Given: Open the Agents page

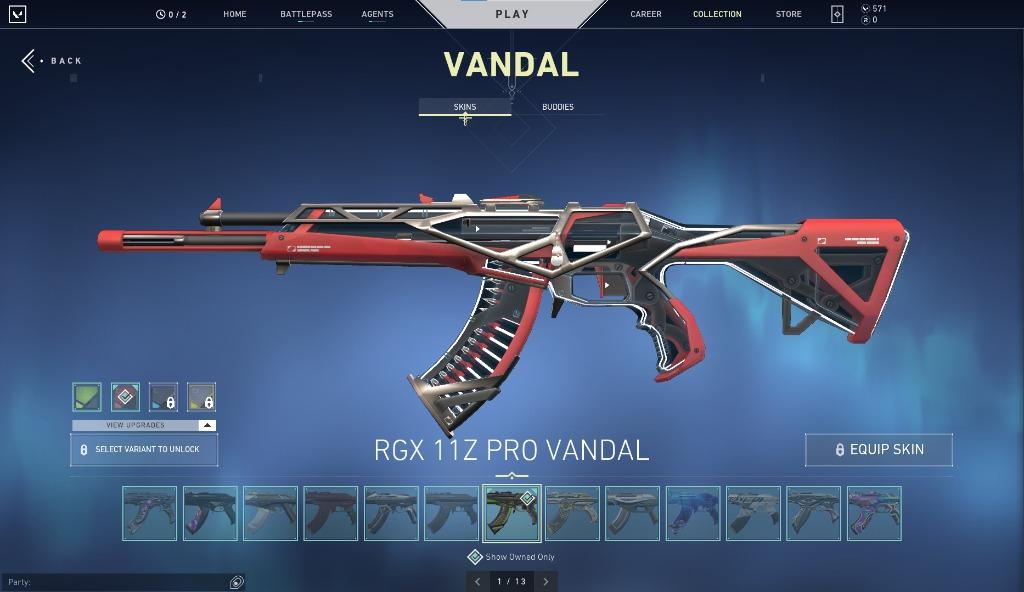Looking at the screenshot, I should click(x=377, y=14).
